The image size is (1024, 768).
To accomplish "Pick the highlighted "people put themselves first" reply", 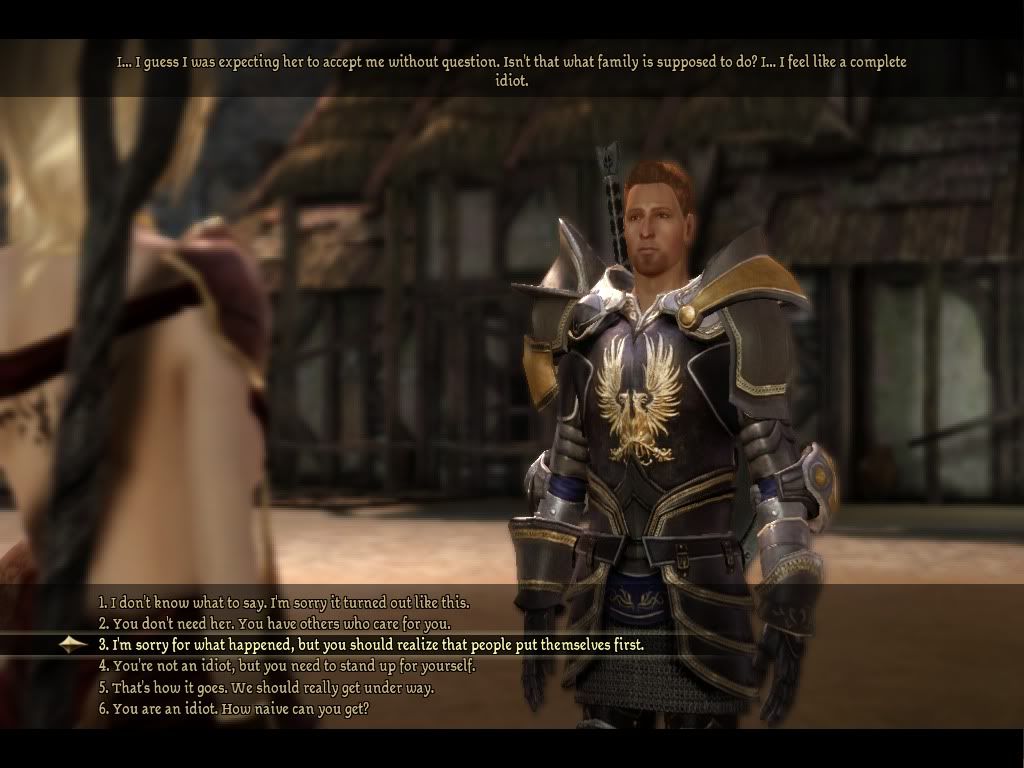I will [370, 645].
